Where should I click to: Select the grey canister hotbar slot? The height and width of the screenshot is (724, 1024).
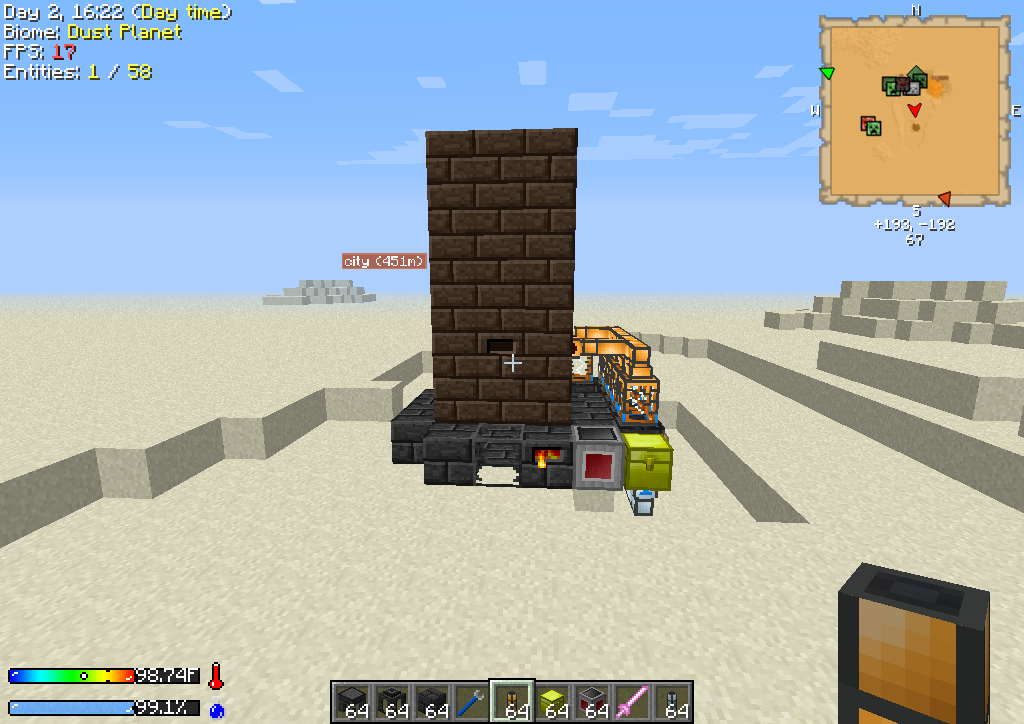(671, 701)
